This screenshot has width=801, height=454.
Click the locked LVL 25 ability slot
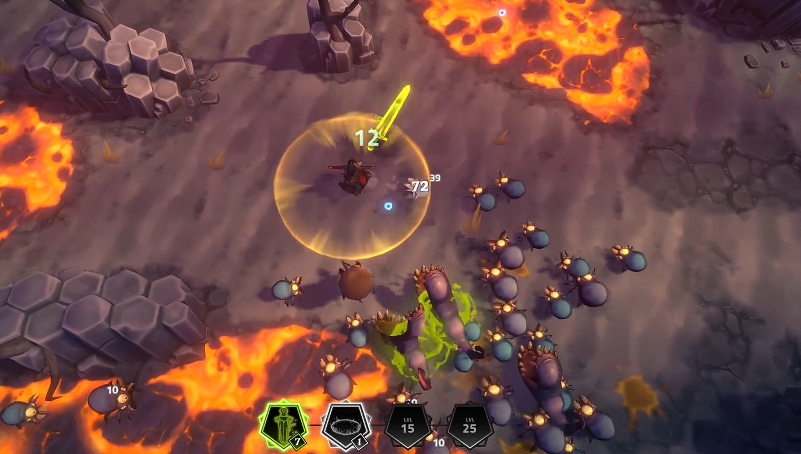[x=468, y=426]
